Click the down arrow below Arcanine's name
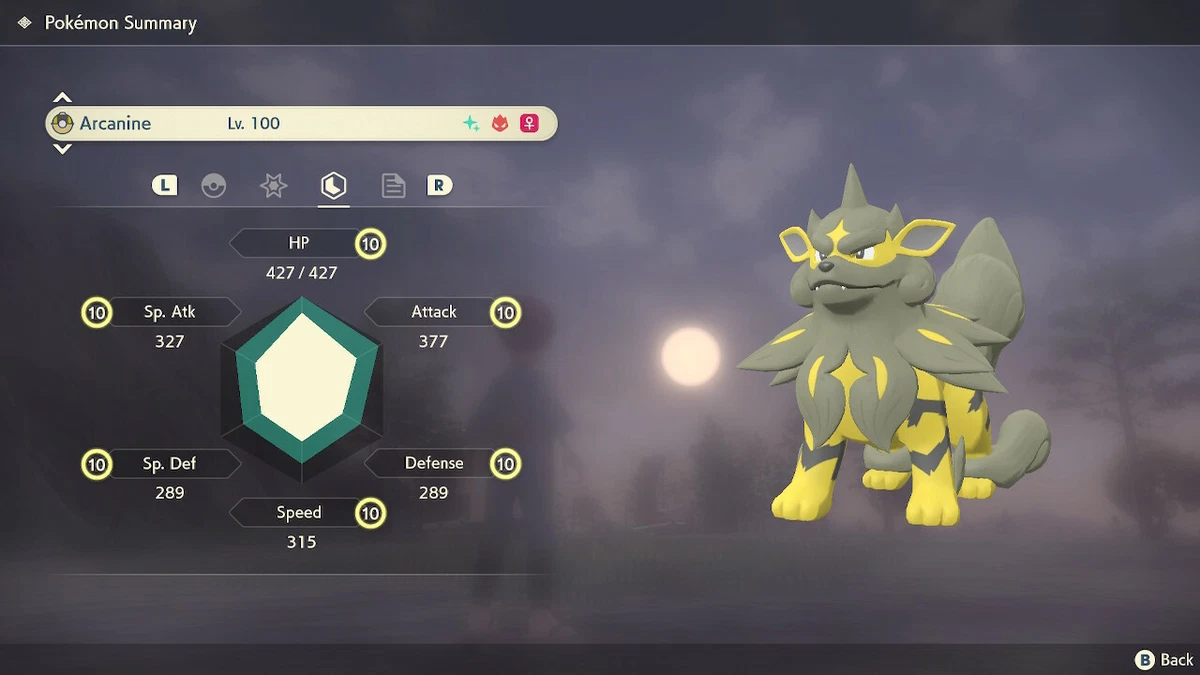 [62, 149]
